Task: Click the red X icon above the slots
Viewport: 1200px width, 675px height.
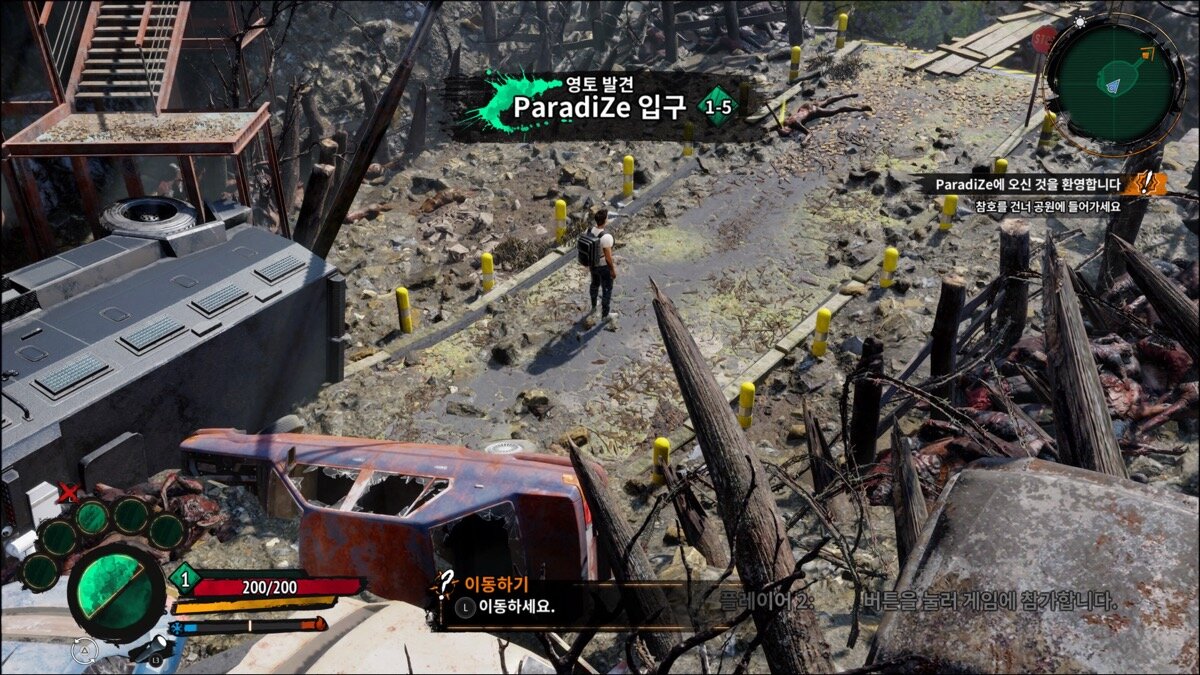Action: point(68,491)
